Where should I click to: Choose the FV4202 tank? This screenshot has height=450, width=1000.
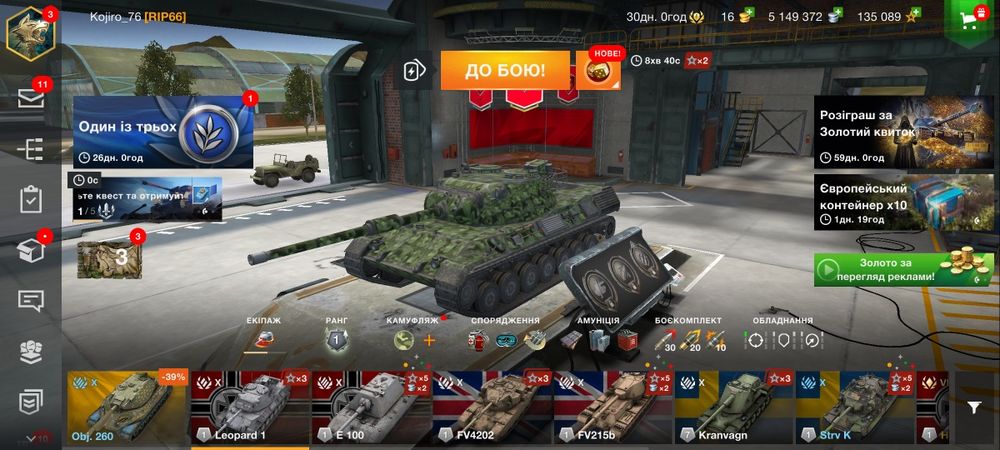(492, 407)
